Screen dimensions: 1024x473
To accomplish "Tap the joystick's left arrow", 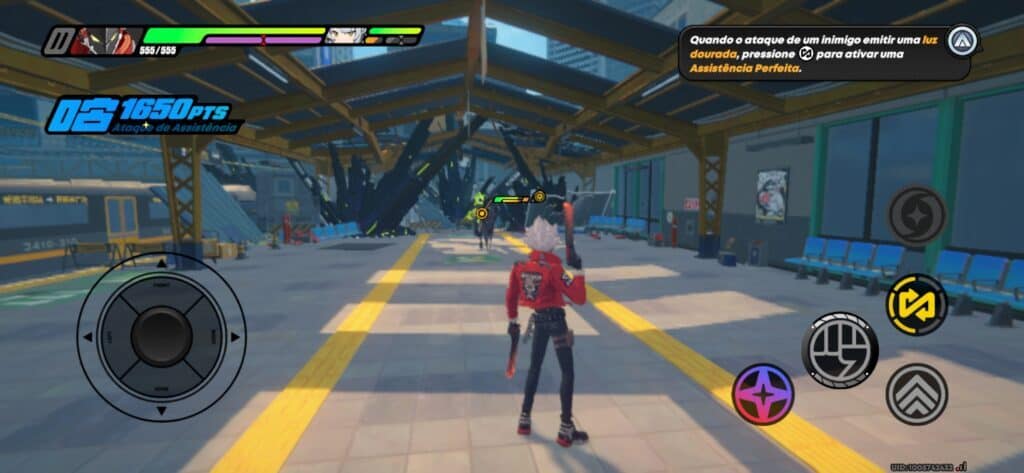I will (87, 337).
